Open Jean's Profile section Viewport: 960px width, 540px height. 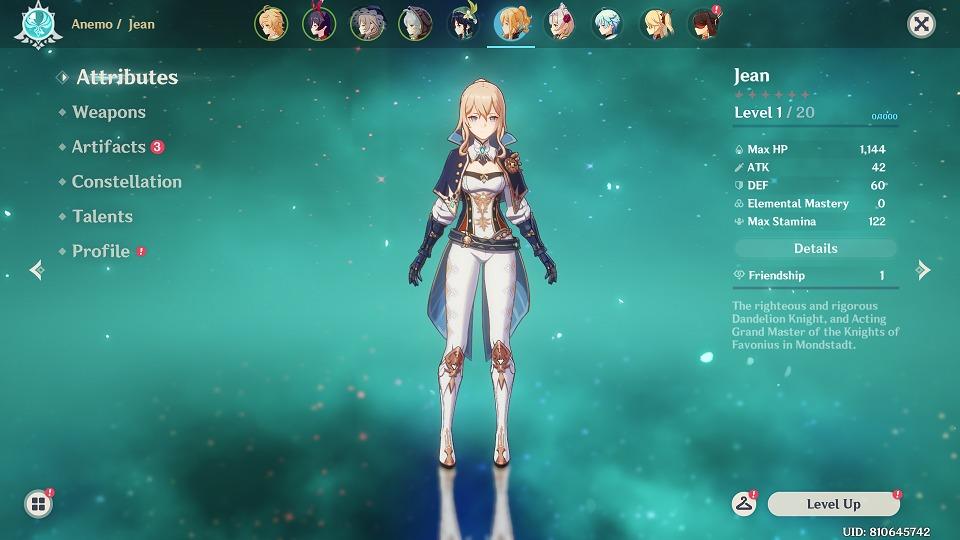click(x=101, y=251)
